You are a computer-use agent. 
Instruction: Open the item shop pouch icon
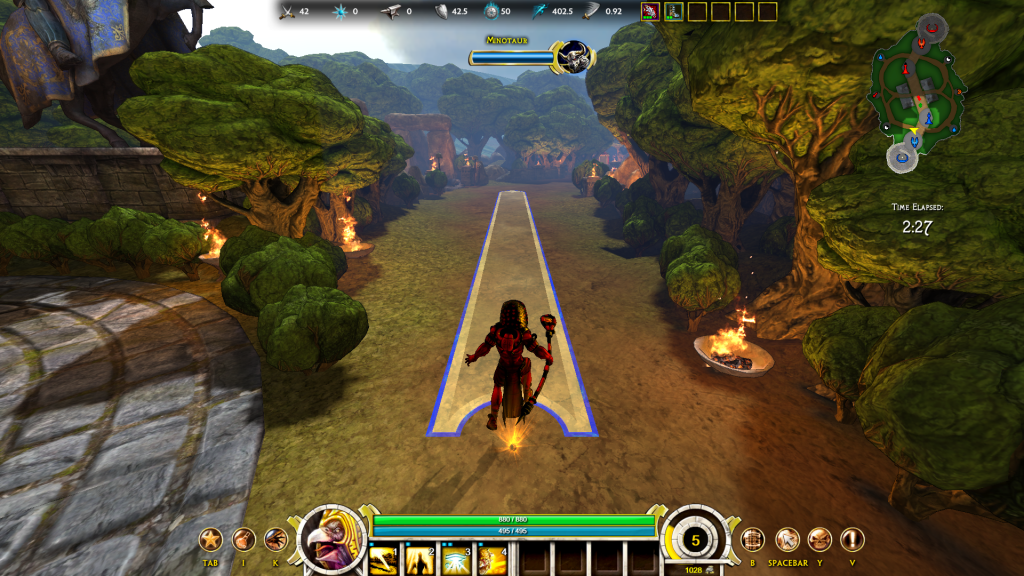(243, 540)
